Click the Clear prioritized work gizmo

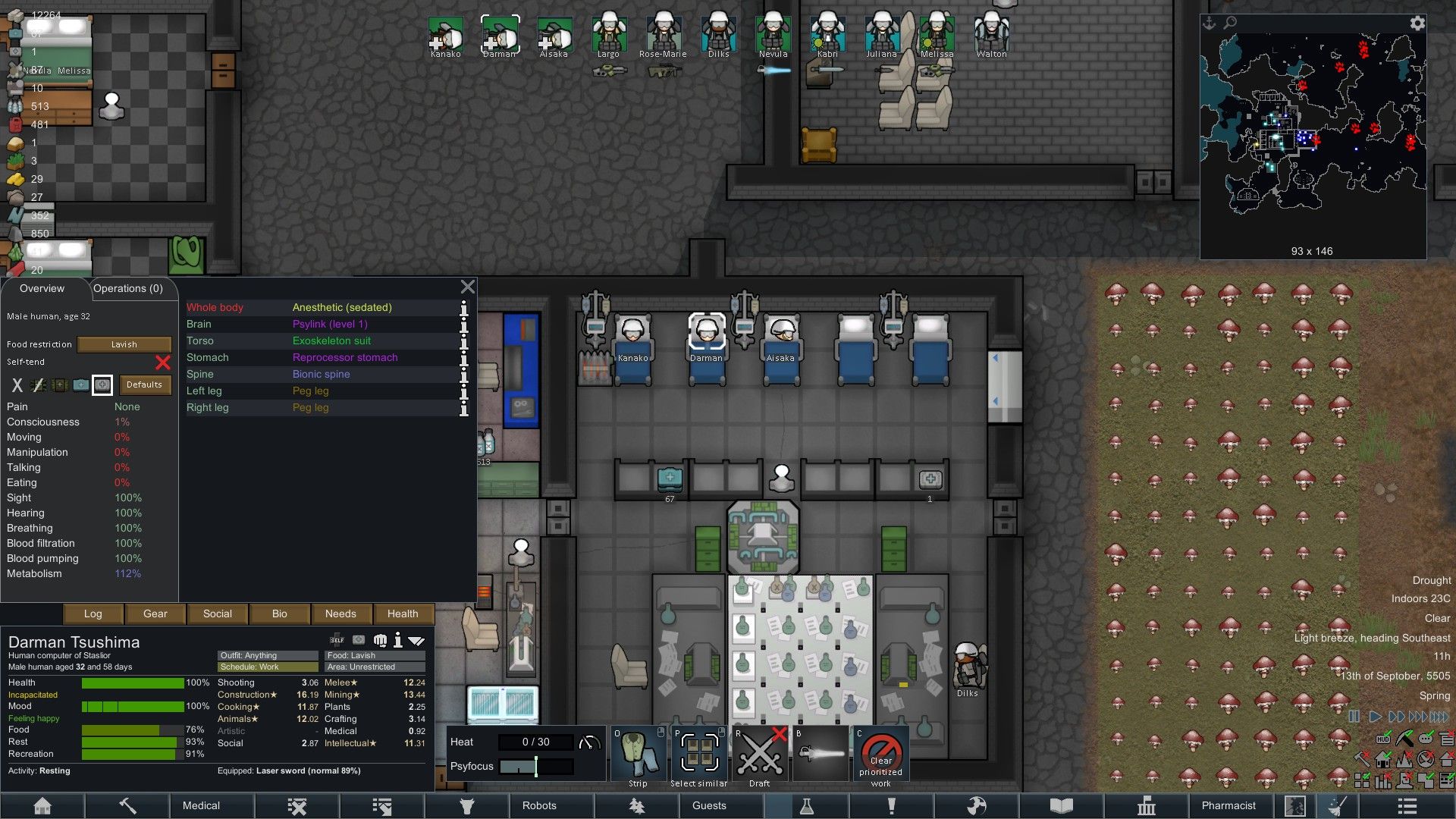880,755
